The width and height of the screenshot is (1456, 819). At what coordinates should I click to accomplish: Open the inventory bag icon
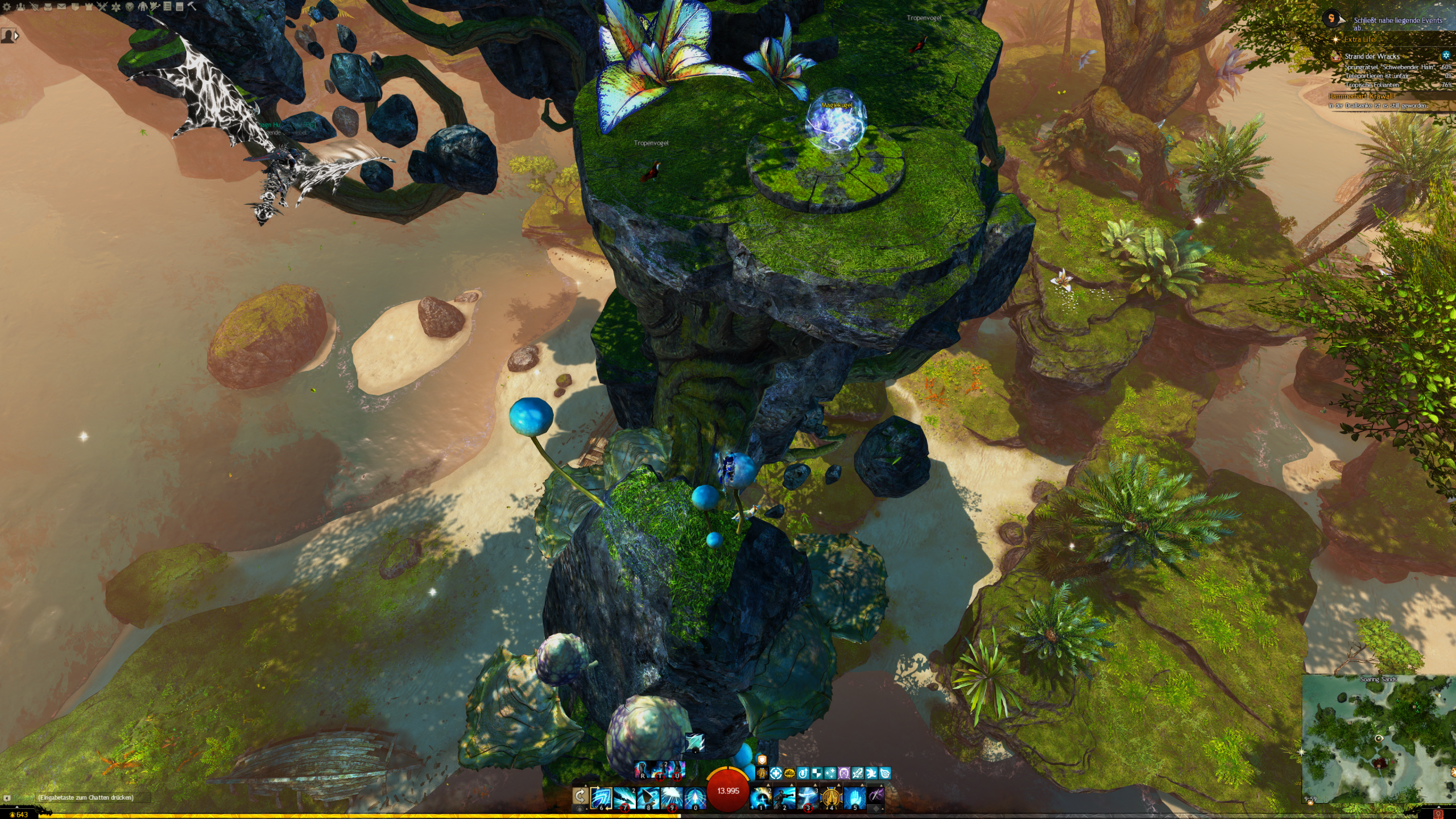click(48, 7)
